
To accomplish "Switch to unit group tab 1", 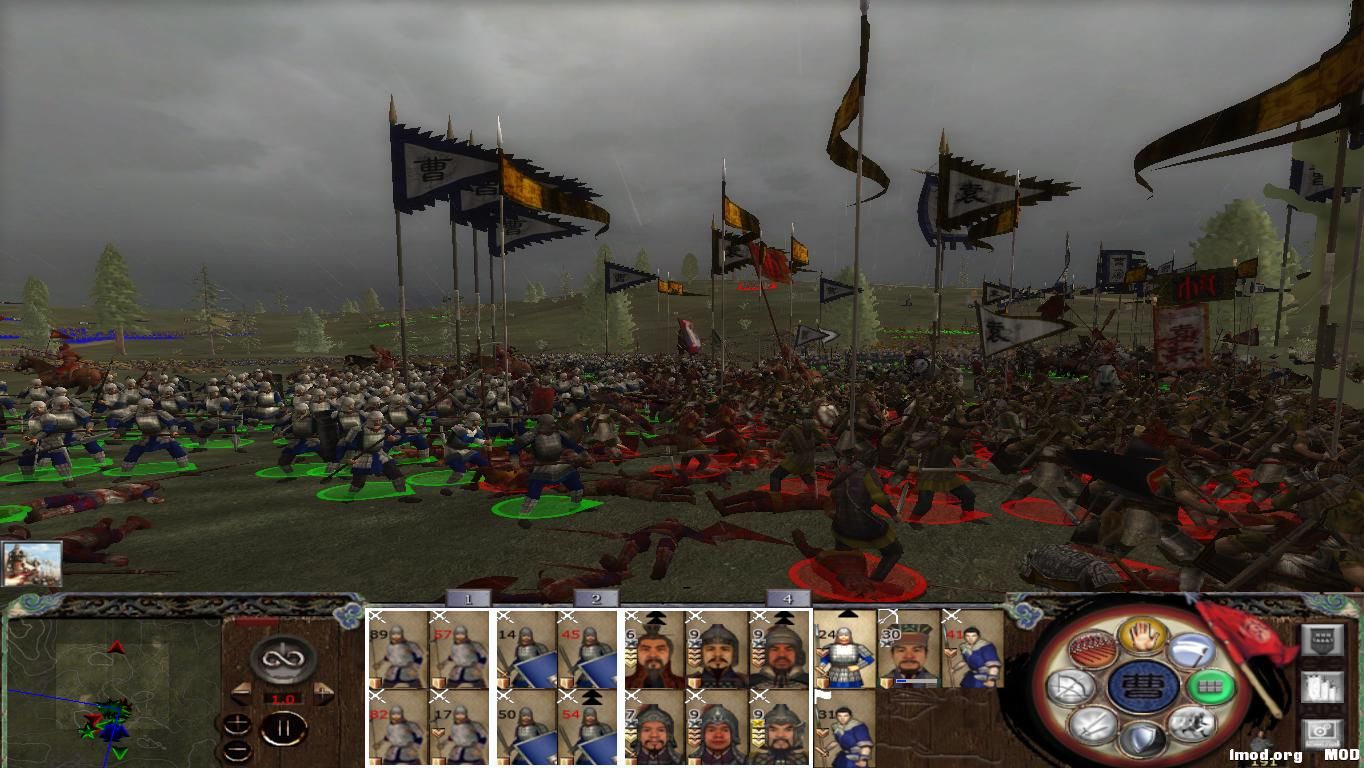I will (467, 597).
